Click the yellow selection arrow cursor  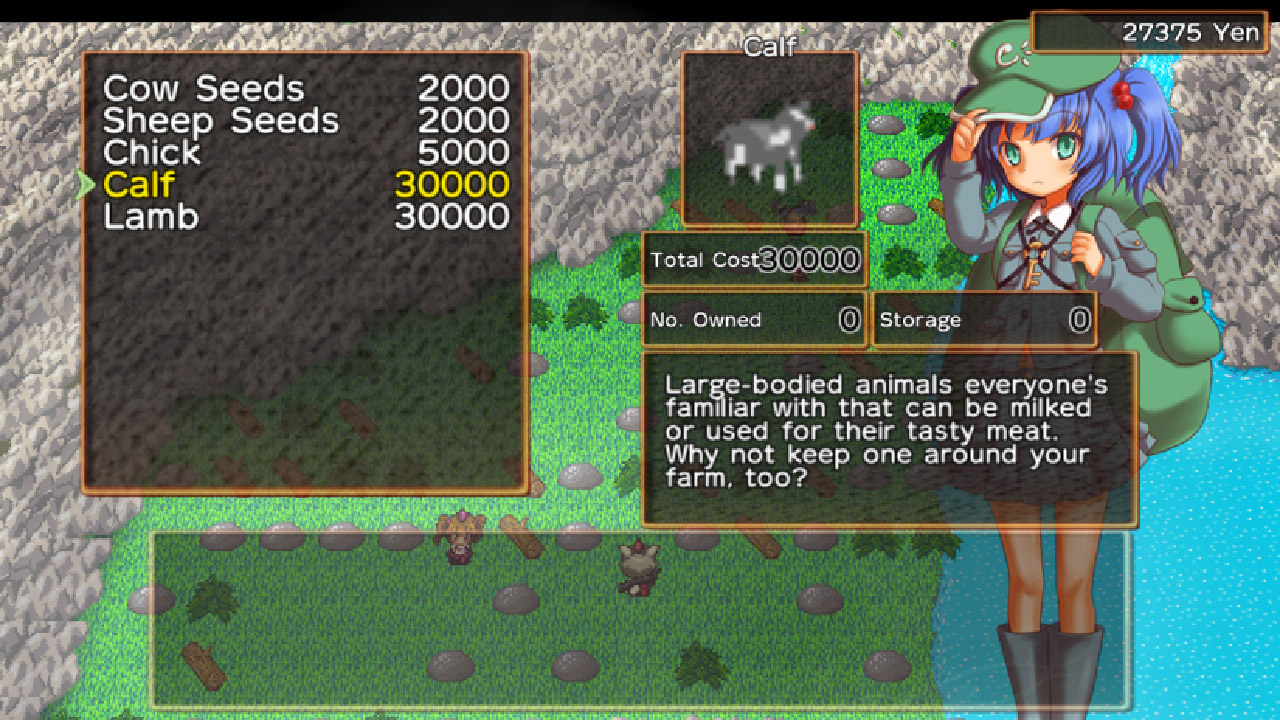pyautogui.click(x=84, y=184)
